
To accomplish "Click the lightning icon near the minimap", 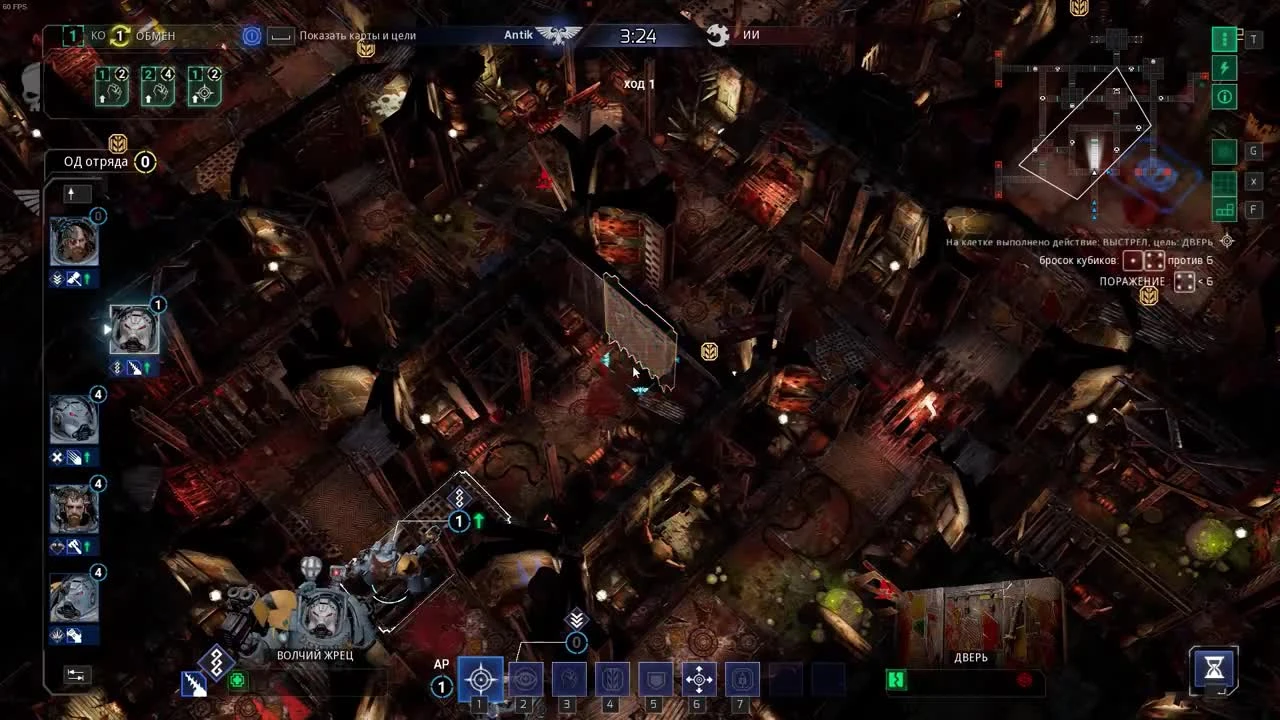I will tap(1222, 68).
